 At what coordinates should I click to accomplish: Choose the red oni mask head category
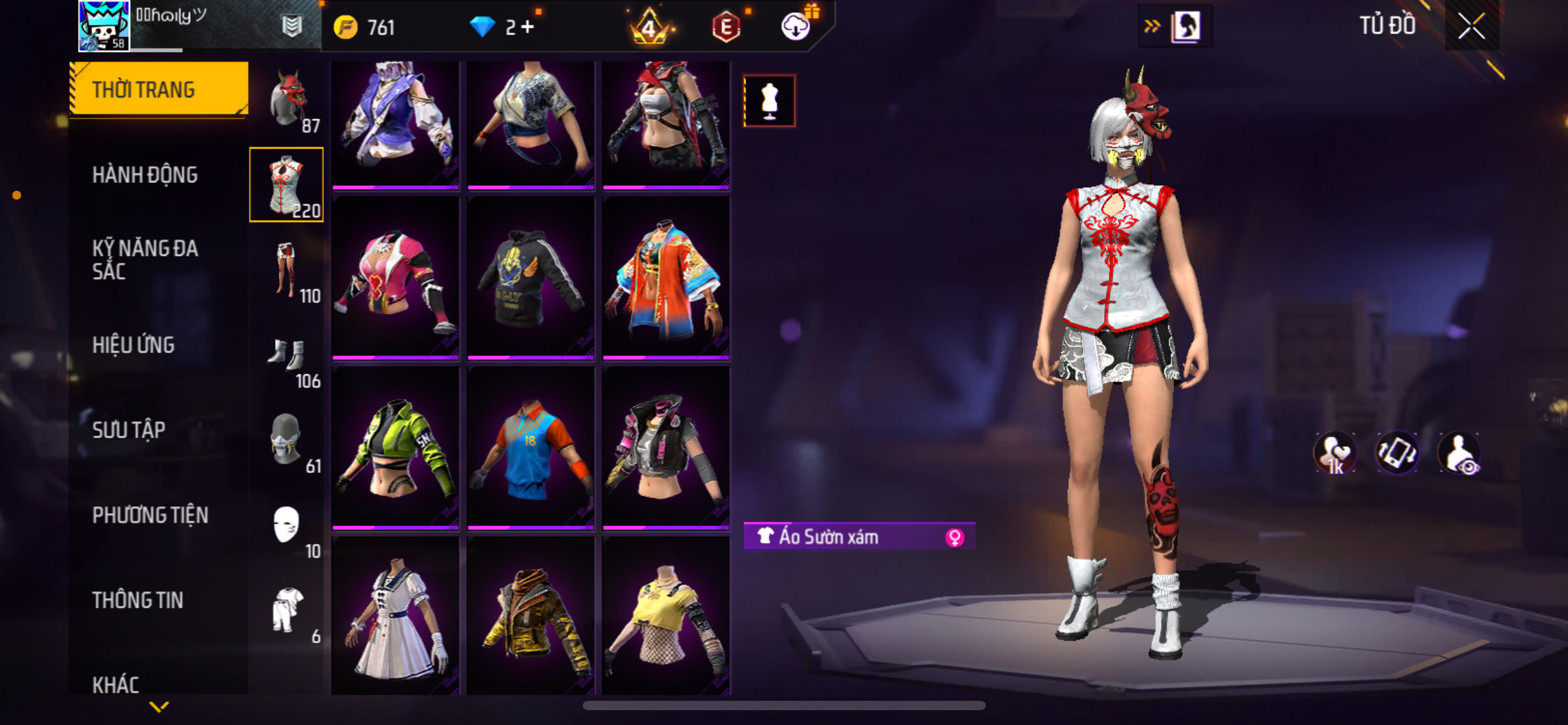[287, 100]
